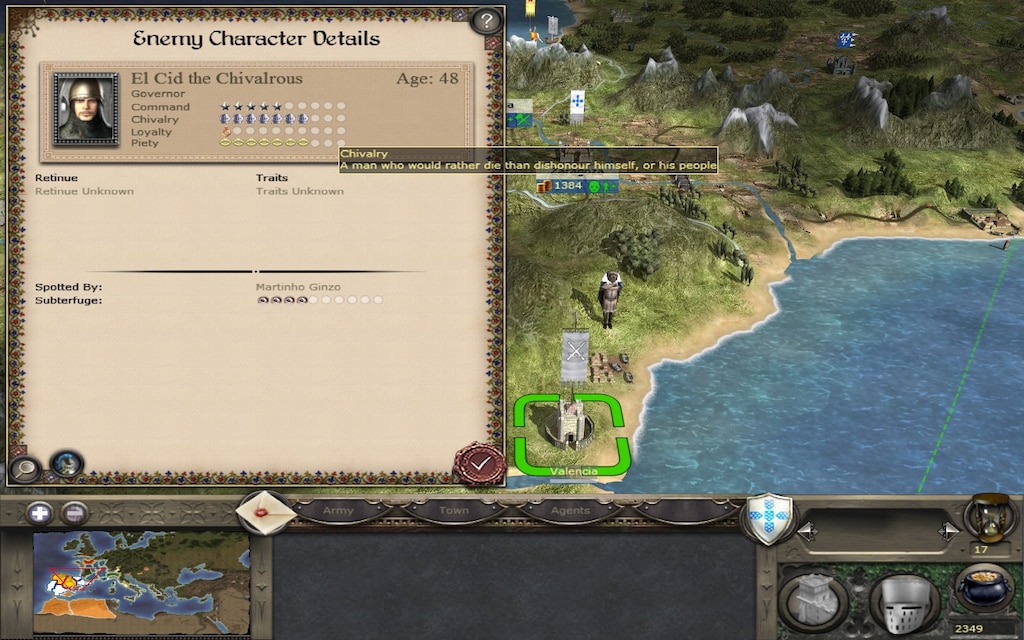This screenshot has height=640, width=1024.
Task: Open the envelope messages button
Action: pyautogui.click(x=265, y=512)
